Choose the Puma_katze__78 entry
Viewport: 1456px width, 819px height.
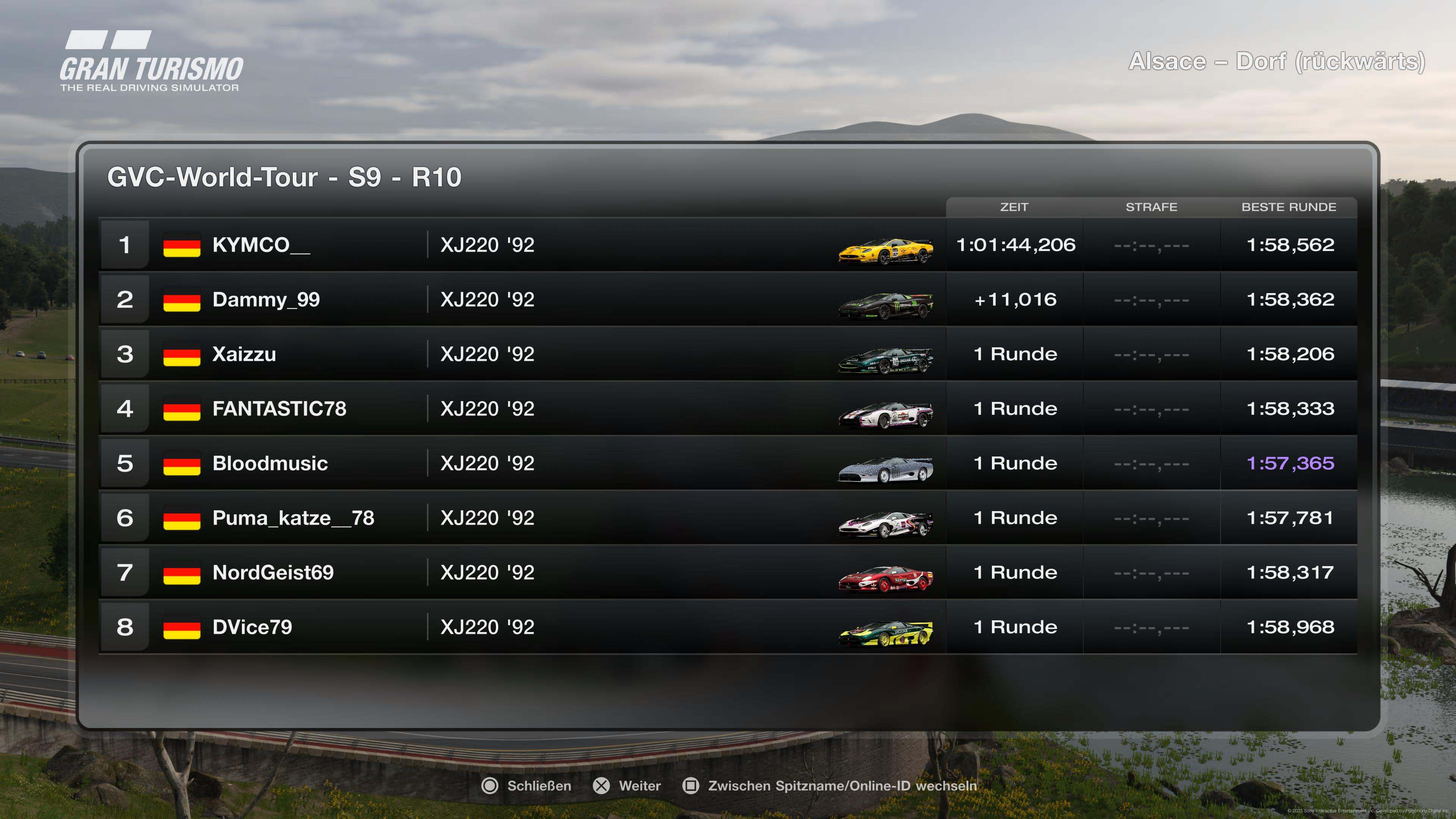coord(293,518)
